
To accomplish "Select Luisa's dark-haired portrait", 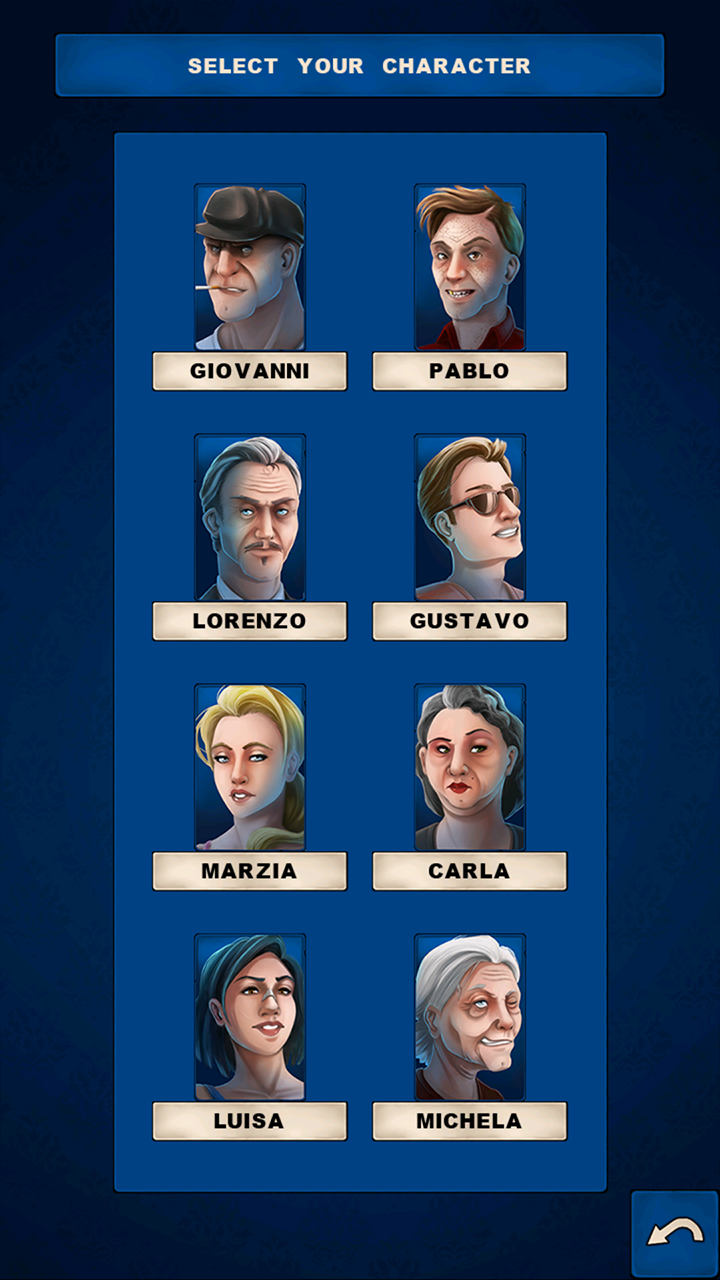I will click(x=250, y=1017).
